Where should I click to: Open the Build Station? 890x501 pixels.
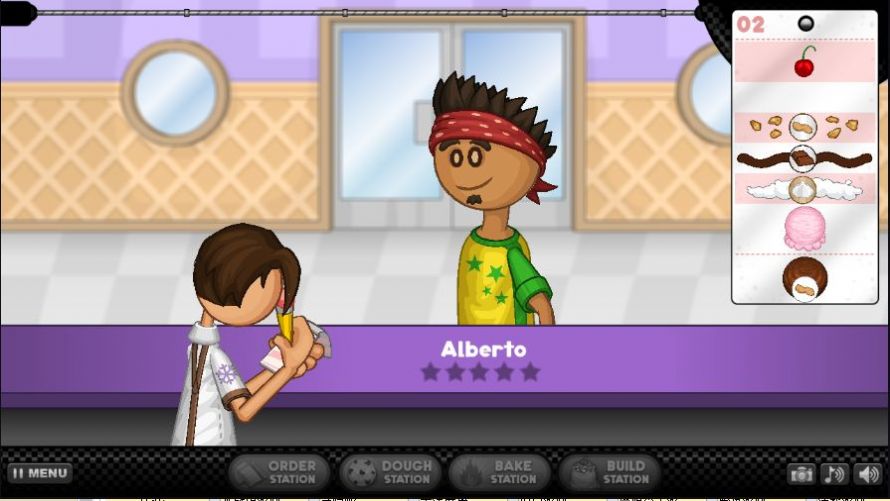click(x=609, y=472)
